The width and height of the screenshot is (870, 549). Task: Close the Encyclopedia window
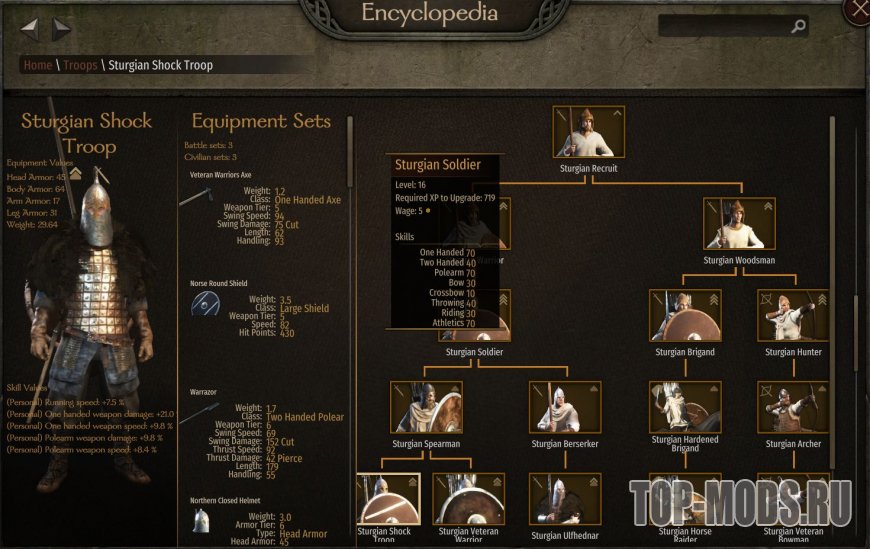[857, 10]
